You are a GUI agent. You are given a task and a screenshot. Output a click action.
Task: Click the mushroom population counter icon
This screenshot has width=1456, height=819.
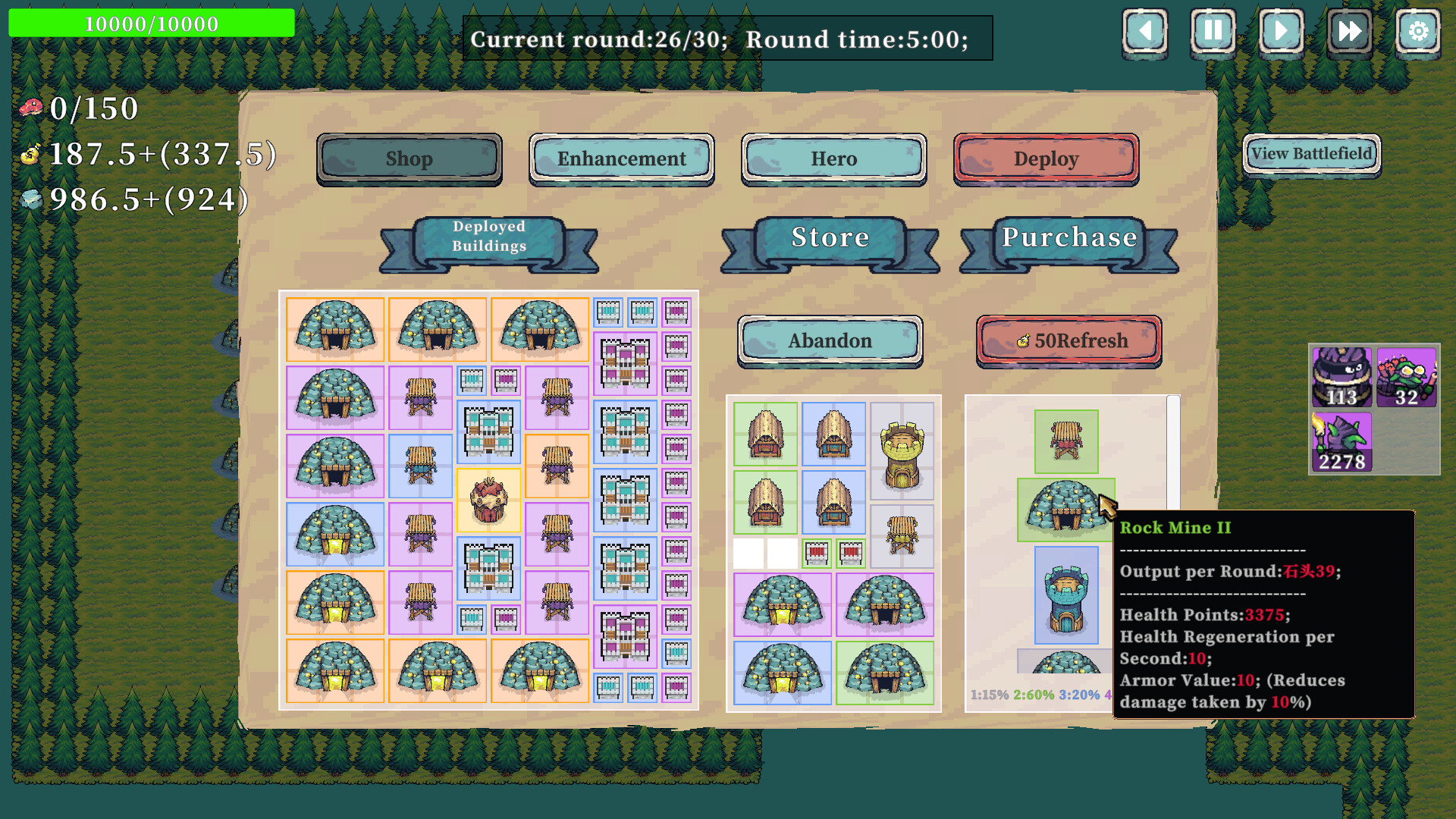(x=30, y=106)
